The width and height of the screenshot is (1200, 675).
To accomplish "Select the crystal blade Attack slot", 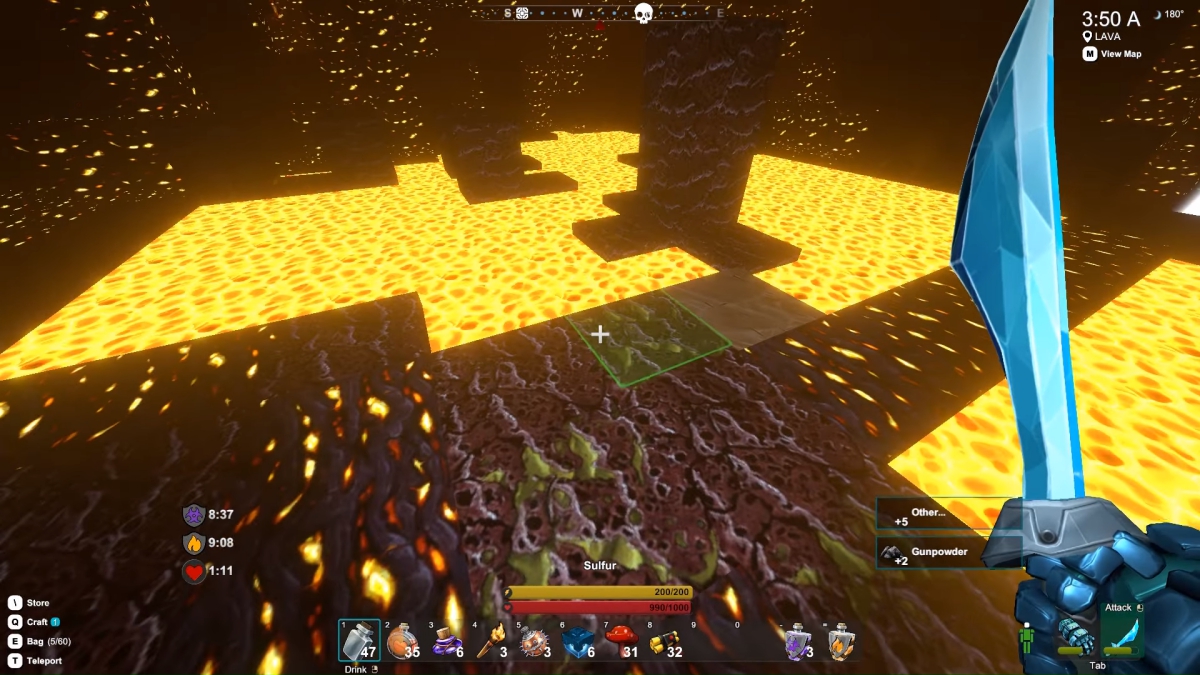I will [x=1119, y=635].
